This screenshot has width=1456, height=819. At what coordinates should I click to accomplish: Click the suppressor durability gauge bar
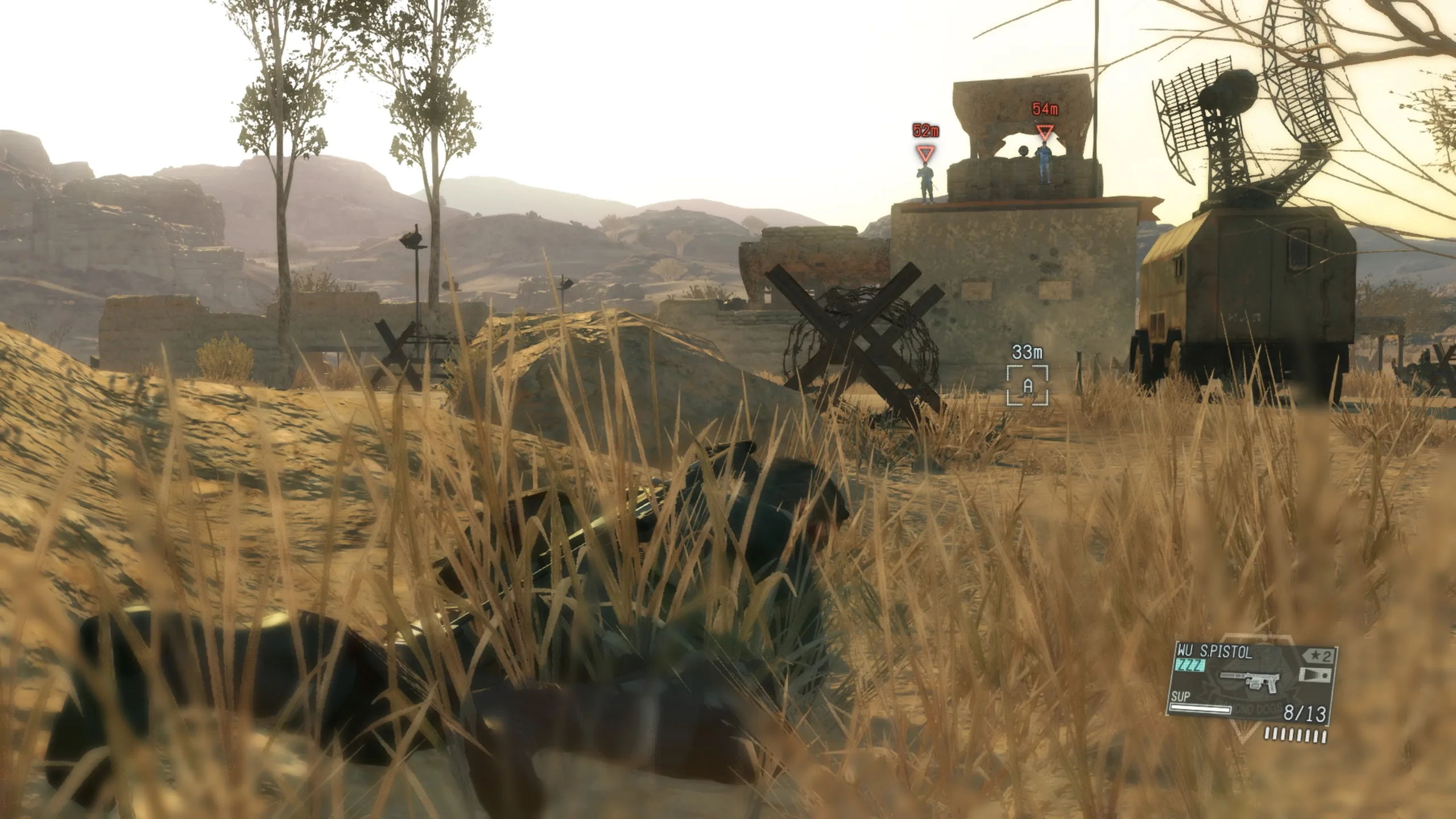(1199, 709)
